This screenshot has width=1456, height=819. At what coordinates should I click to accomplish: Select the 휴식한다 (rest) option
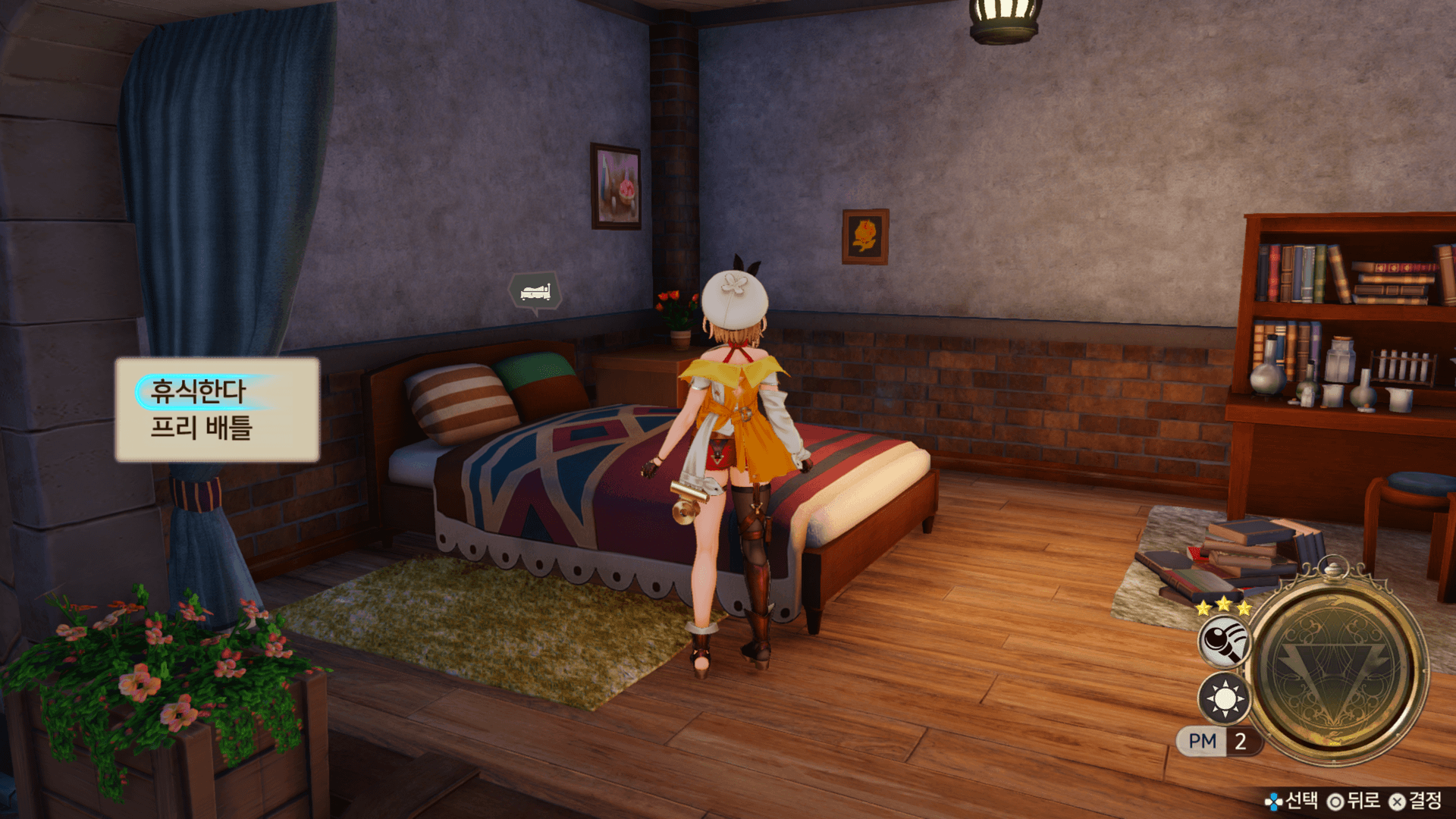coord(199,391)
